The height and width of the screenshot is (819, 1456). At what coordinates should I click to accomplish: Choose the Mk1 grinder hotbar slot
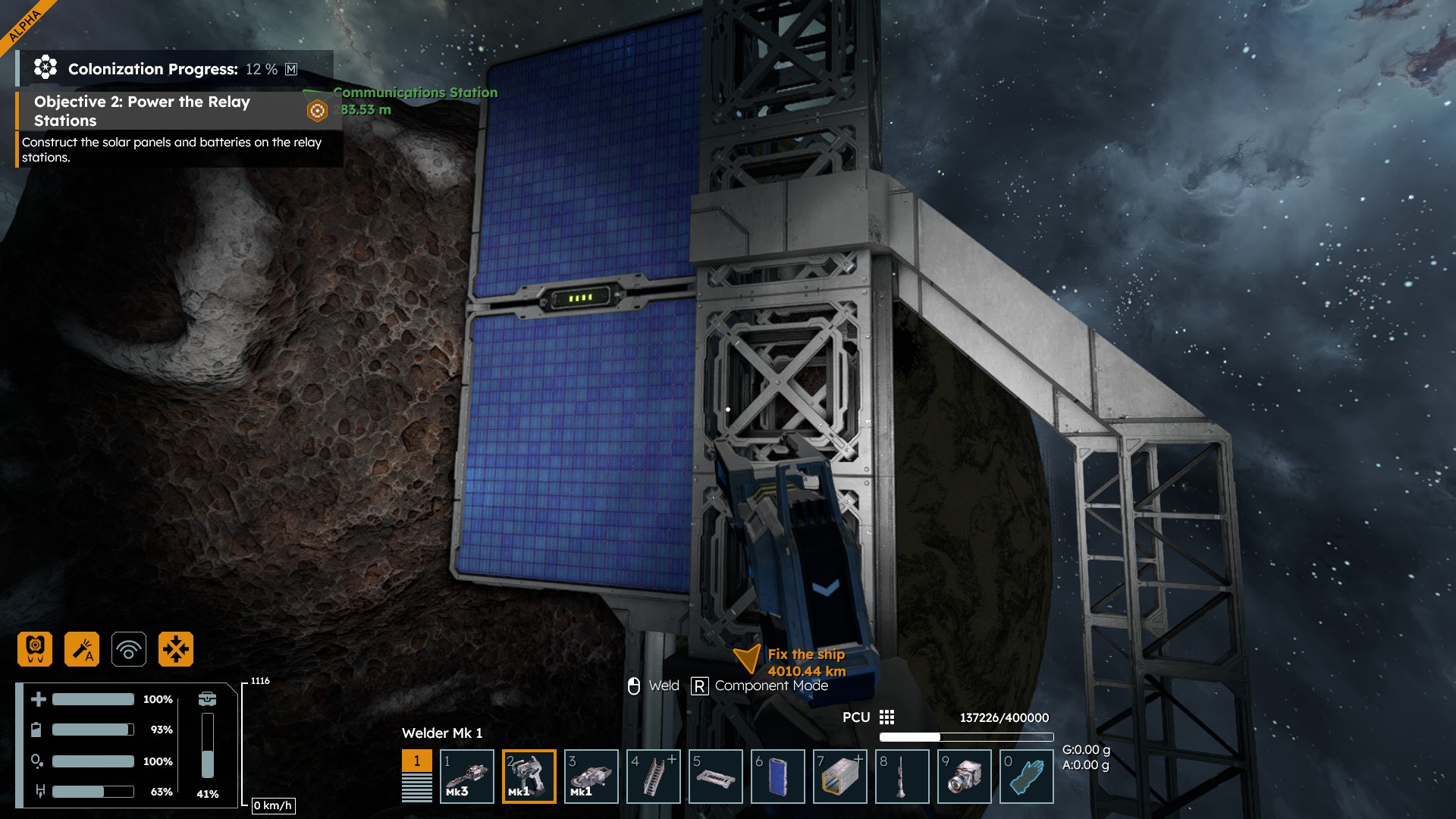click(x=591, y=776)
